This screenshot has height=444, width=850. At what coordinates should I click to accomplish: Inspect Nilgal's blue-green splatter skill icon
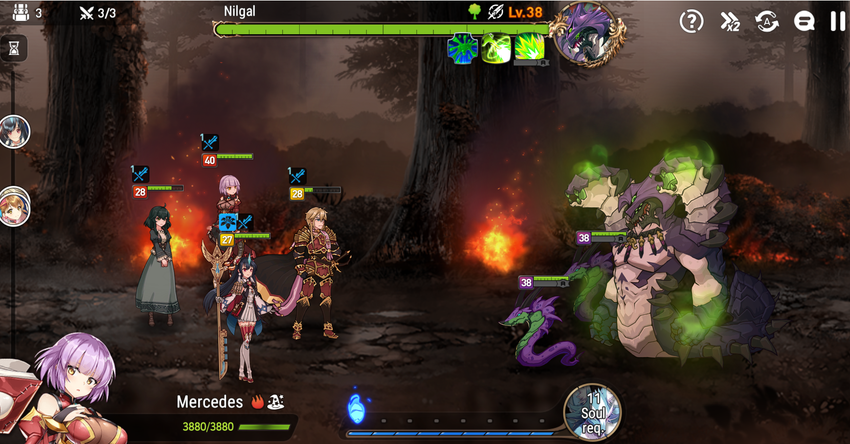pyautogui.click(x=462, y=48)
